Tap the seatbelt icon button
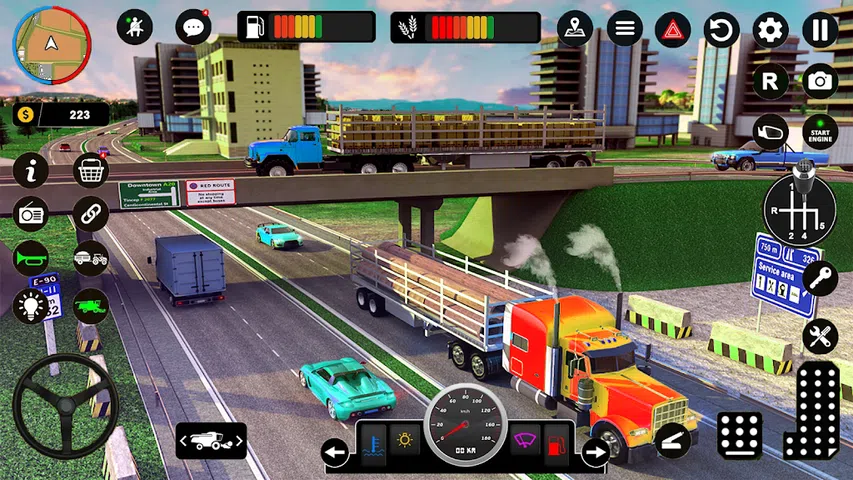The image size is (853, 480). click(x=135, y=27)
